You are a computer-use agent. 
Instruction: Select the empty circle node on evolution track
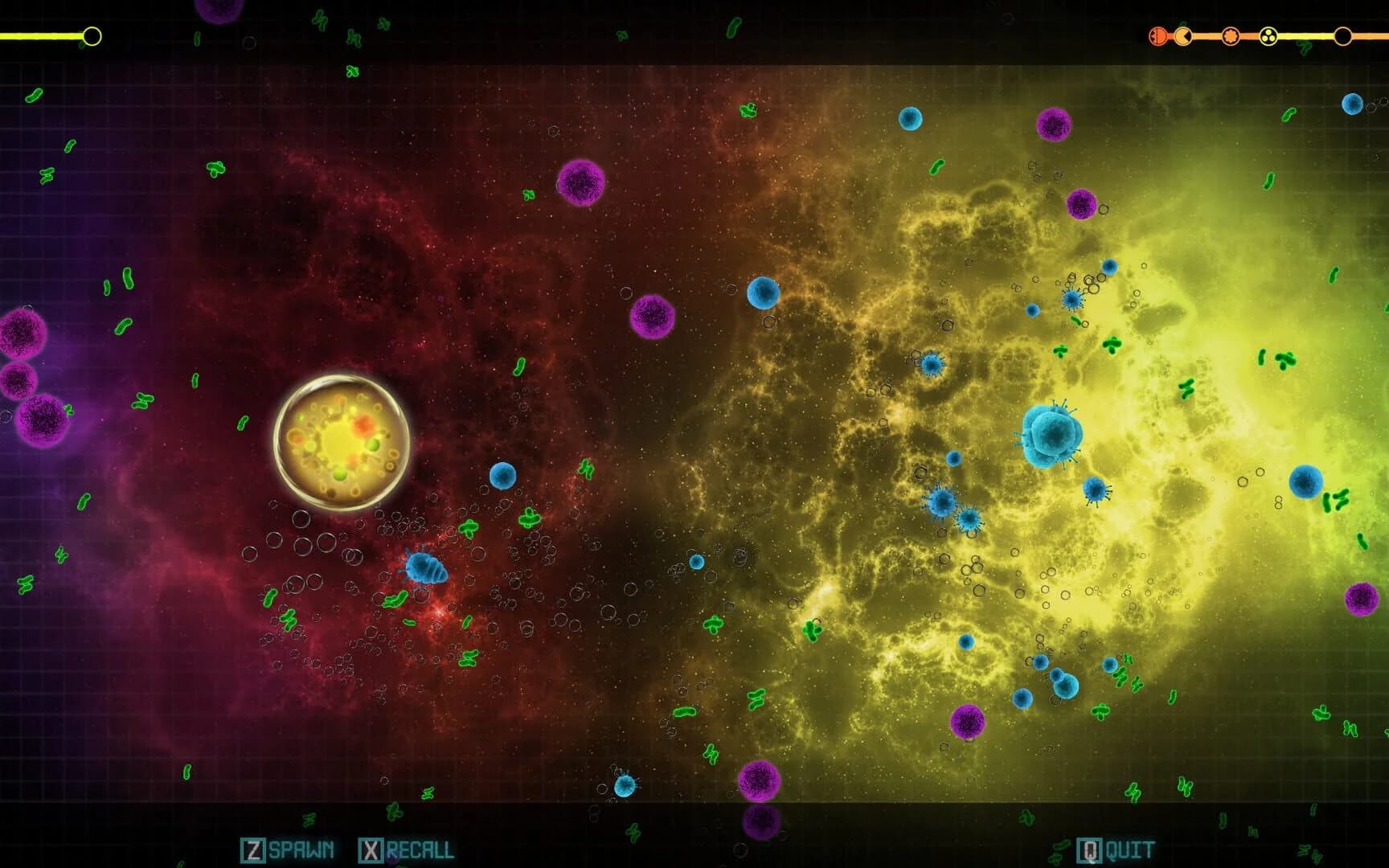point(1342,35)
